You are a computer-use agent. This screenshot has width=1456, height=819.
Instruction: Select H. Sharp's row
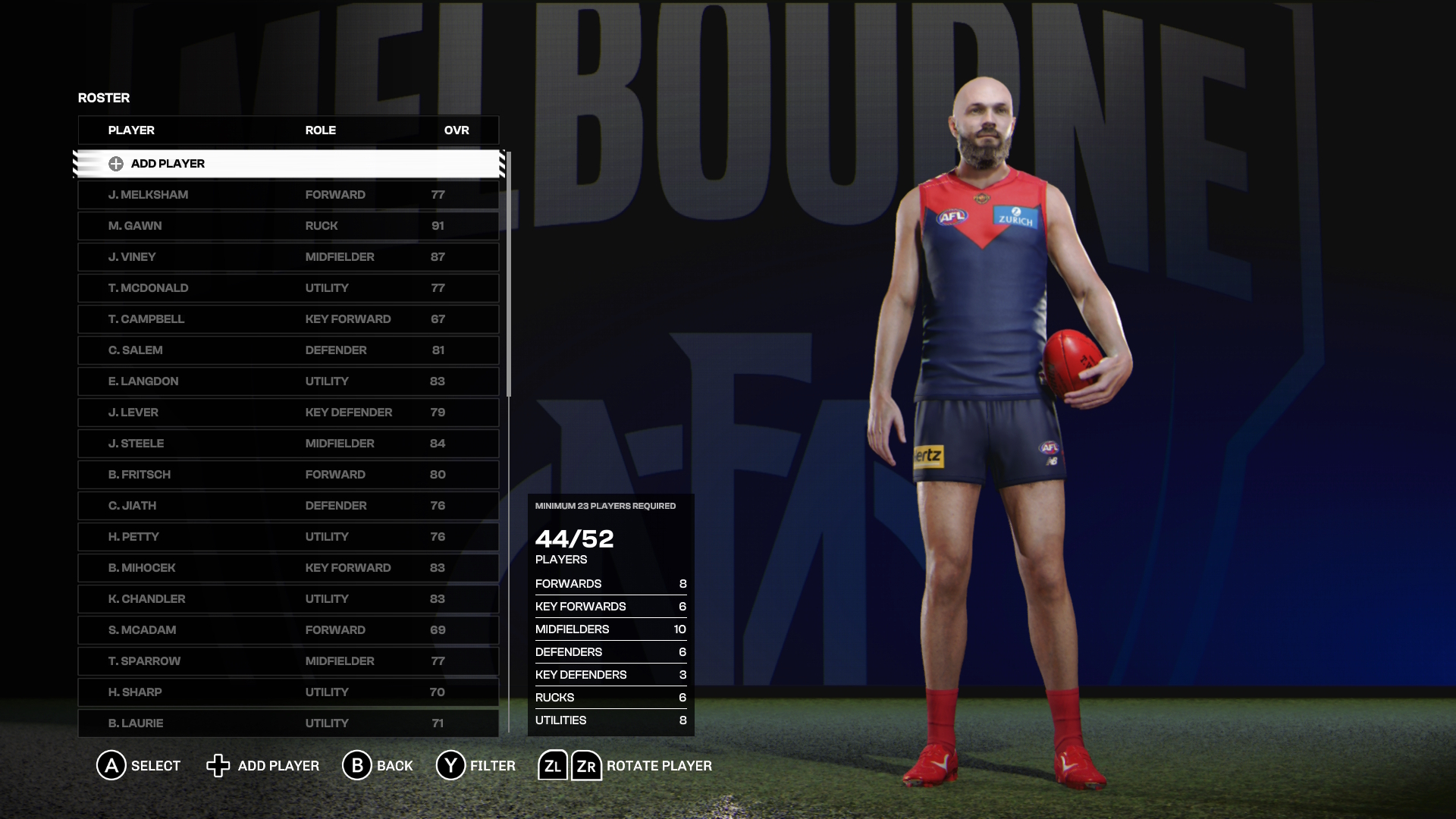(288, 692)
